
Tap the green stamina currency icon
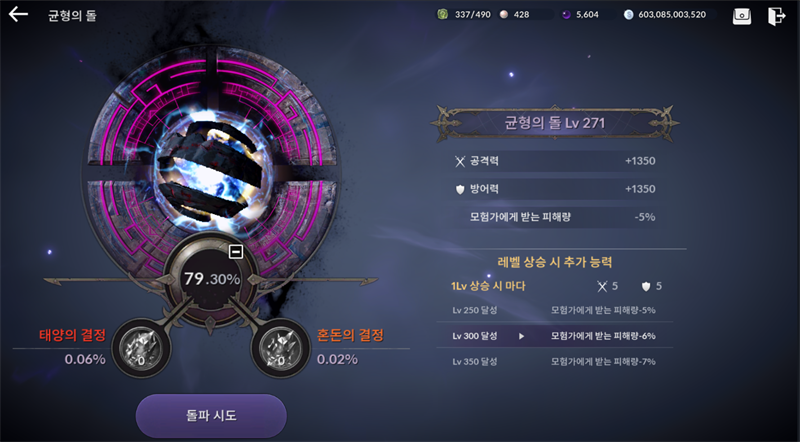point(444,15)
